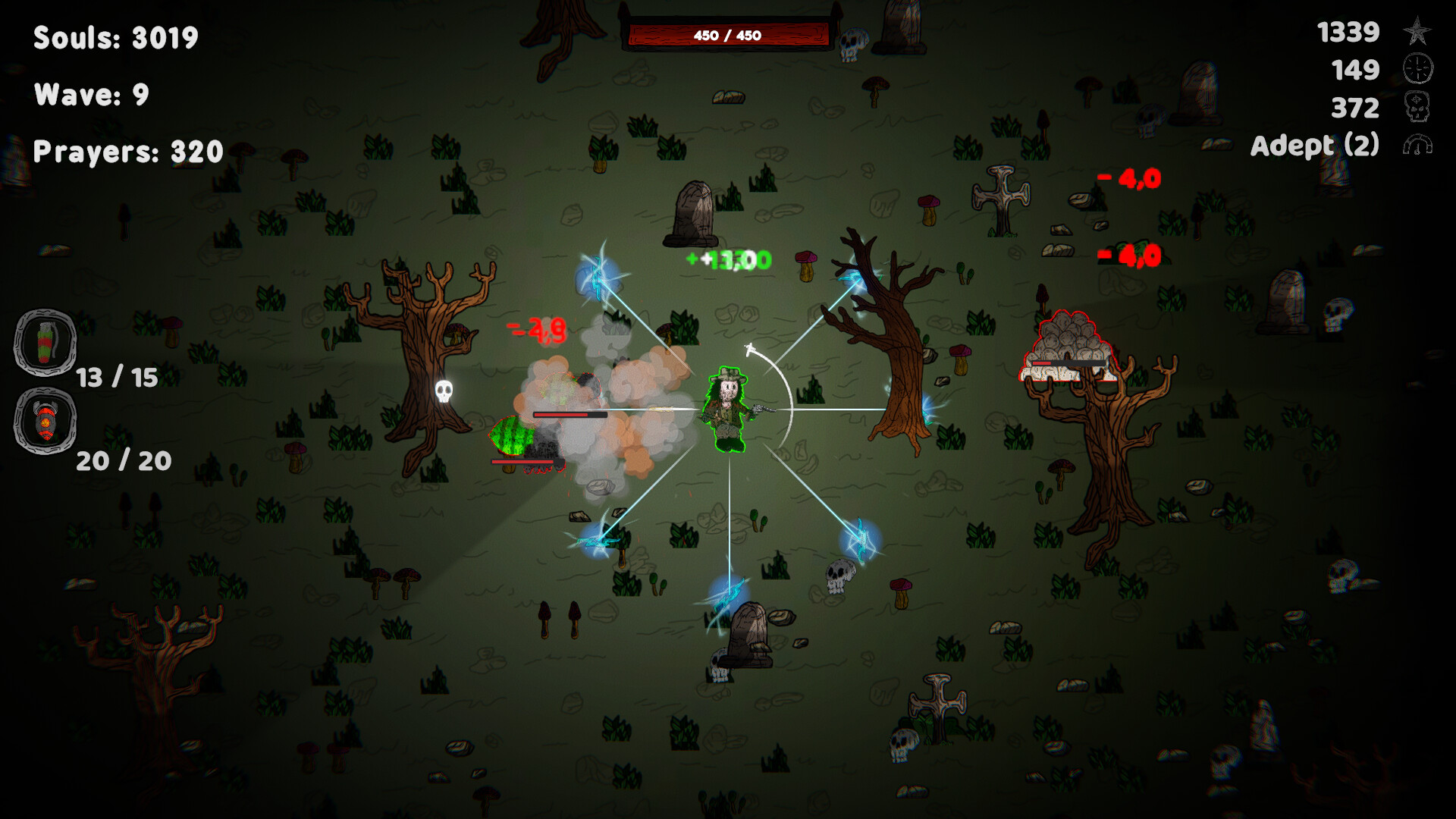The image size is (1456, 819).
Task: Click the skull kill-counter icon
Action: pyautogui.click(x=1417, y=108)
